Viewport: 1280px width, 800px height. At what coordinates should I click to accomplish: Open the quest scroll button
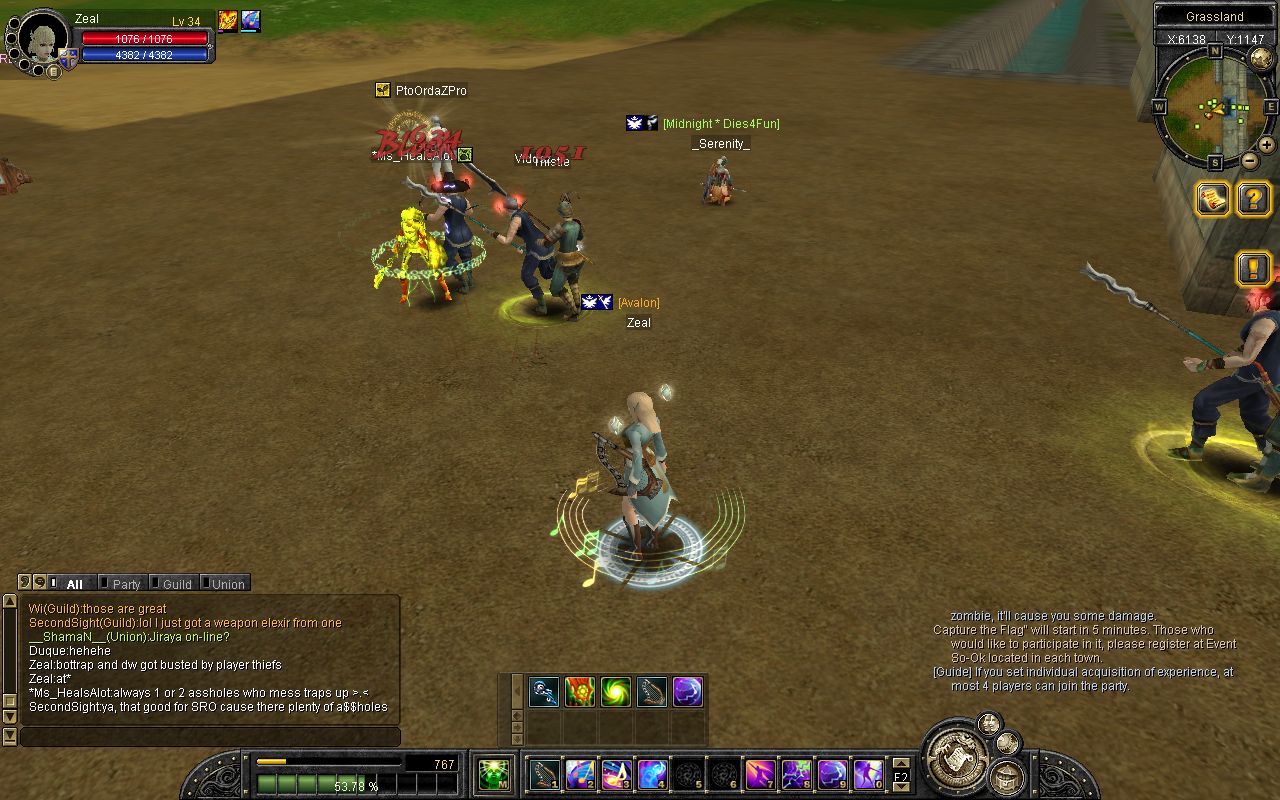1213,199
